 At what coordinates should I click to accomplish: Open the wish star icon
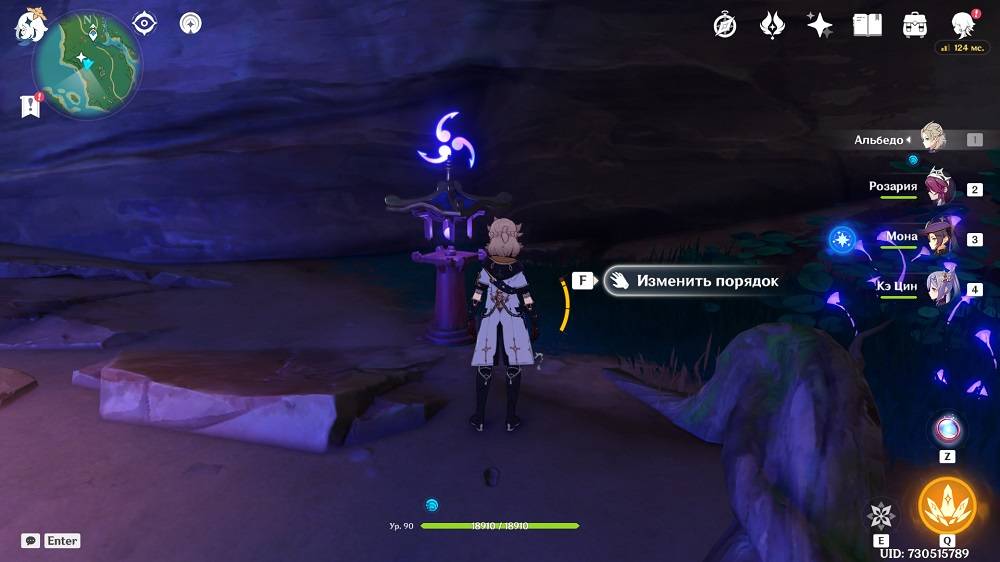coord(820,25)
